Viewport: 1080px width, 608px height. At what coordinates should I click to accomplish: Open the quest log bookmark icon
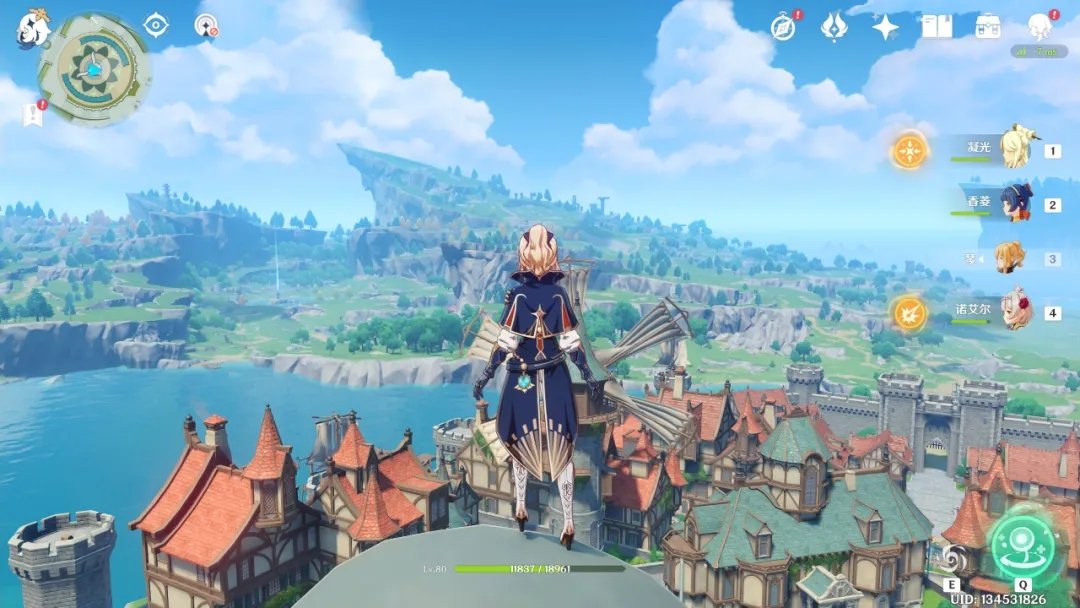32,115
